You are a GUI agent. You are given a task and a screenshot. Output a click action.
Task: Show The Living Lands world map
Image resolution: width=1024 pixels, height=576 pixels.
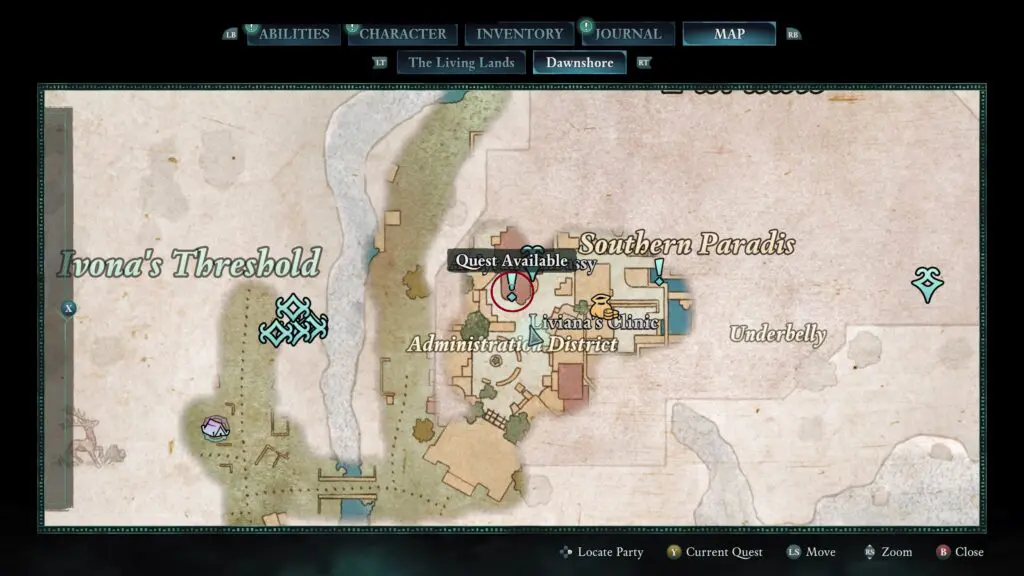pyautogui.click(x=462, y=62)
